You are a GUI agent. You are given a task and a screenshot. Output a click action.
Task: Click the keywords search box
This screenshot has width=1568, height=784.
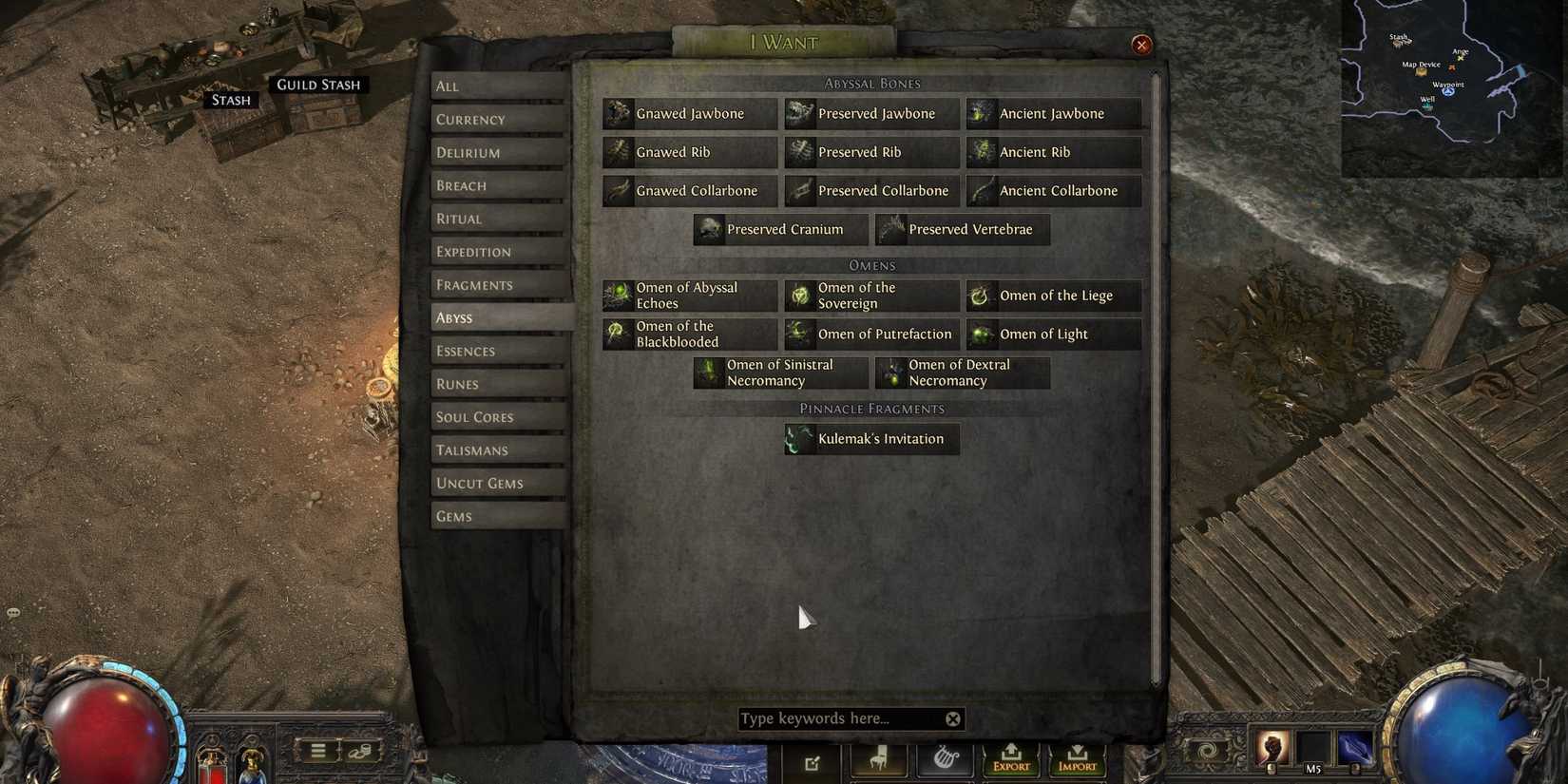pyautogui.click(x=836, y=718)
